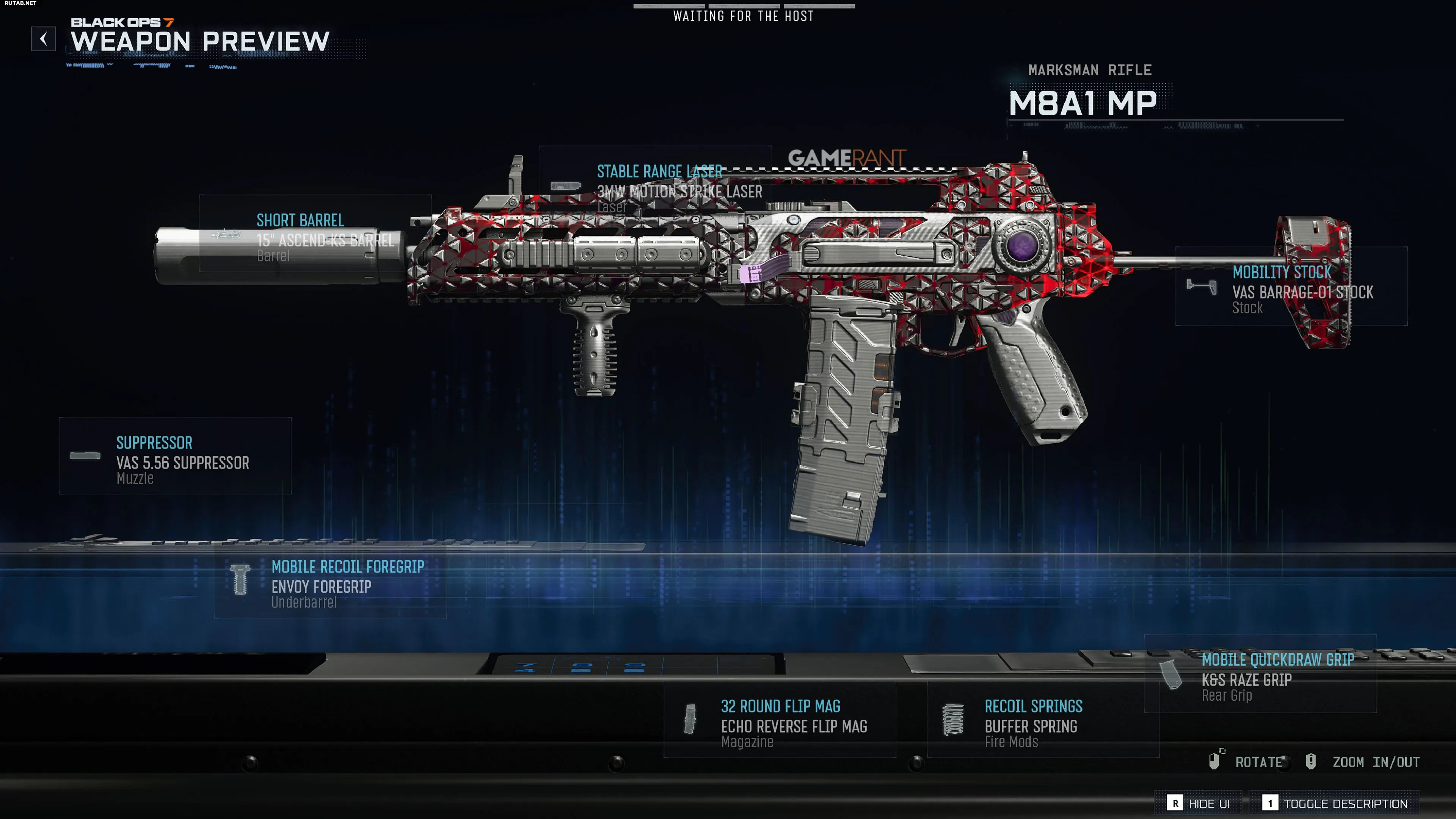Go back using the arrow button

[x=44, y=39]
